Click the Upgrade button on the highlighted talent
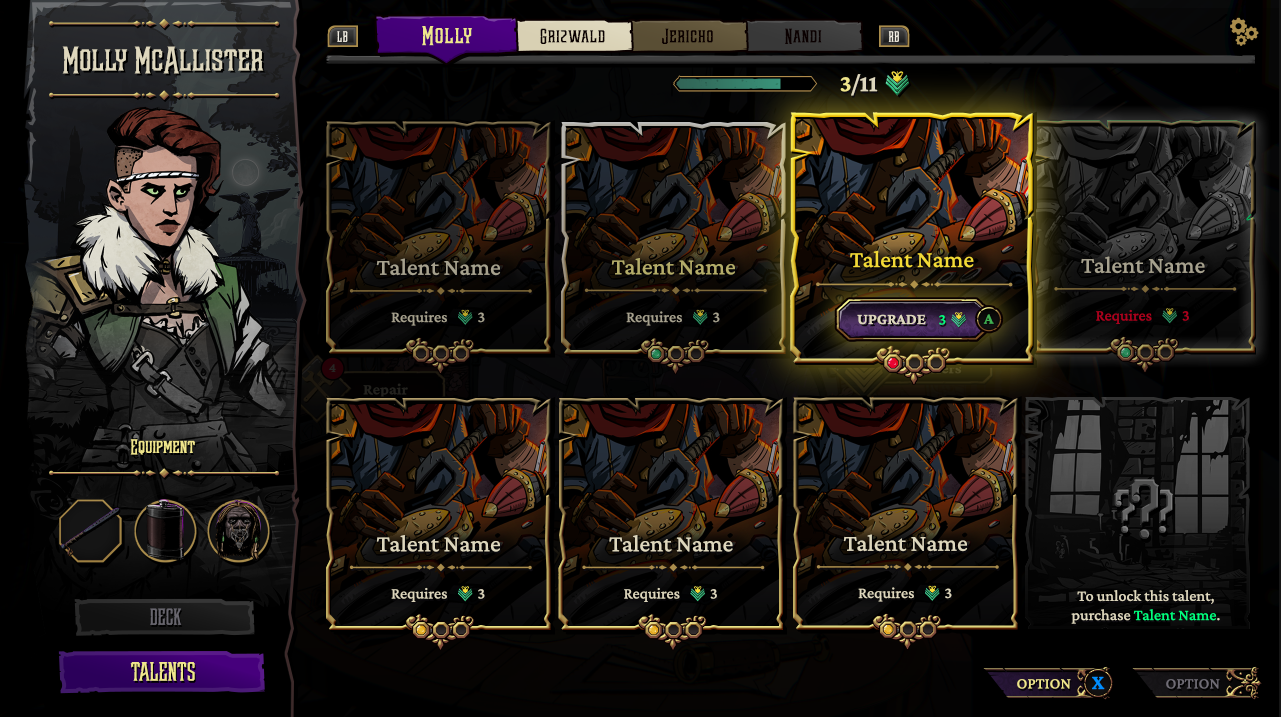The height and width of the screenshot is (717, 1281). coord(908,320)
